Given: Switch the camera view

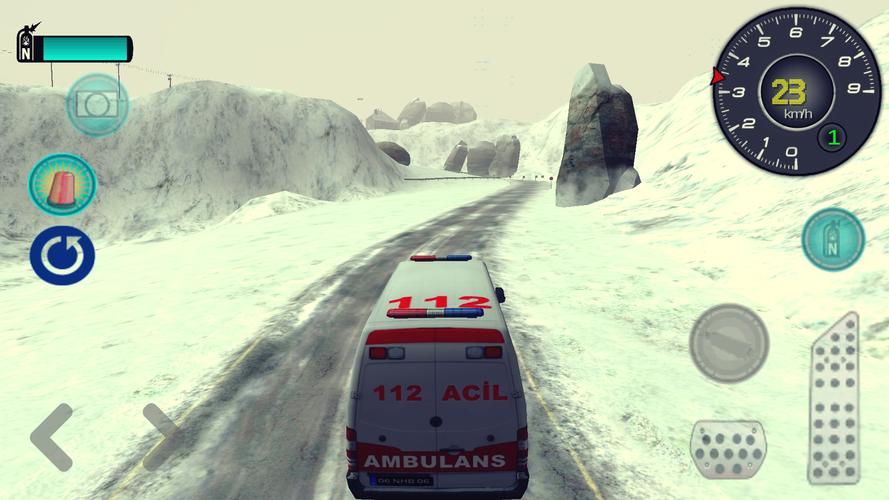Looking at the screenshot, I should [97, 104].
